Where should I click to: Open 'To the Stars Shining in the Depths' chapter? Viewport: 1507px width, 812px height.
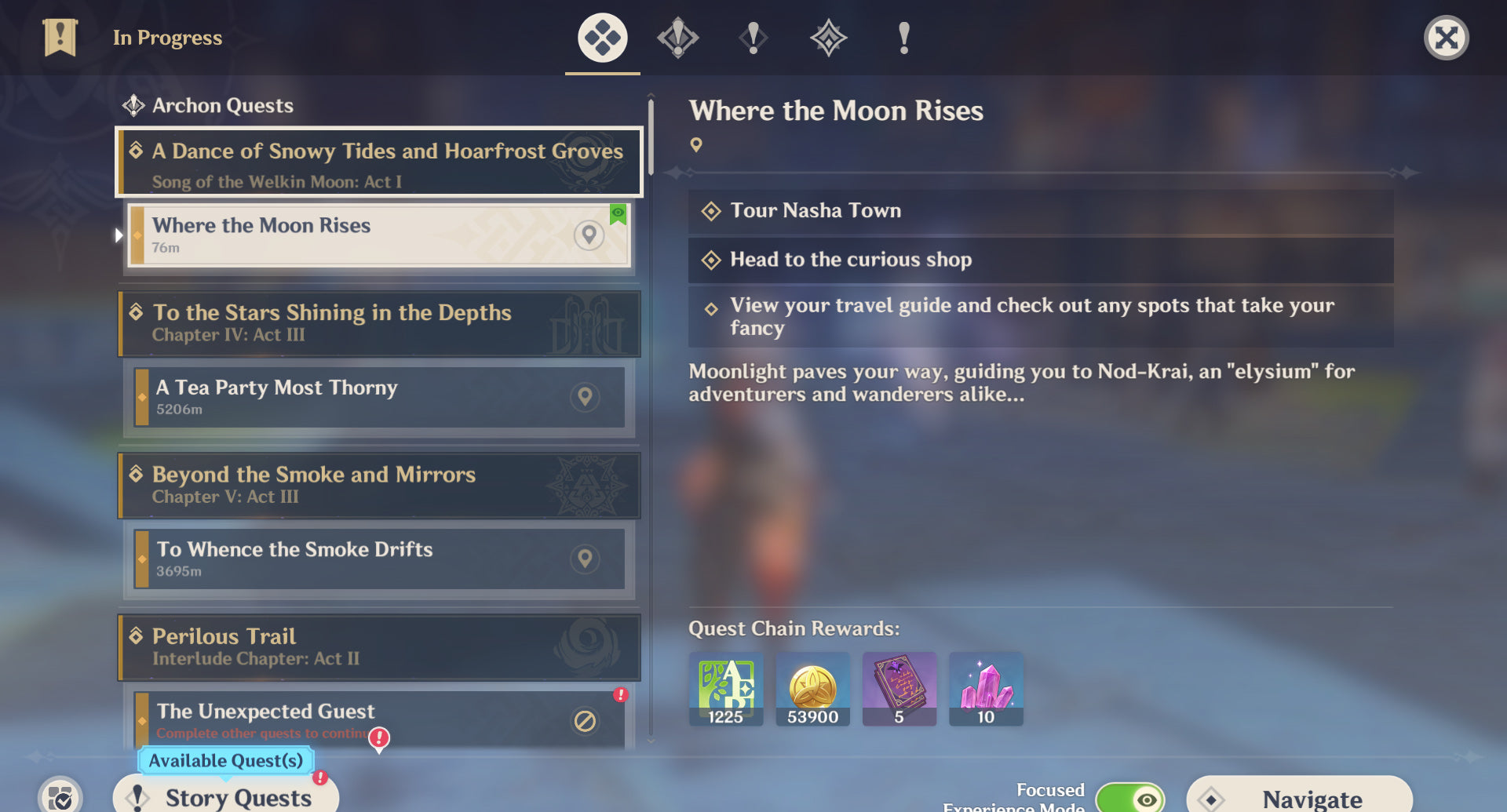pos(379,323)
